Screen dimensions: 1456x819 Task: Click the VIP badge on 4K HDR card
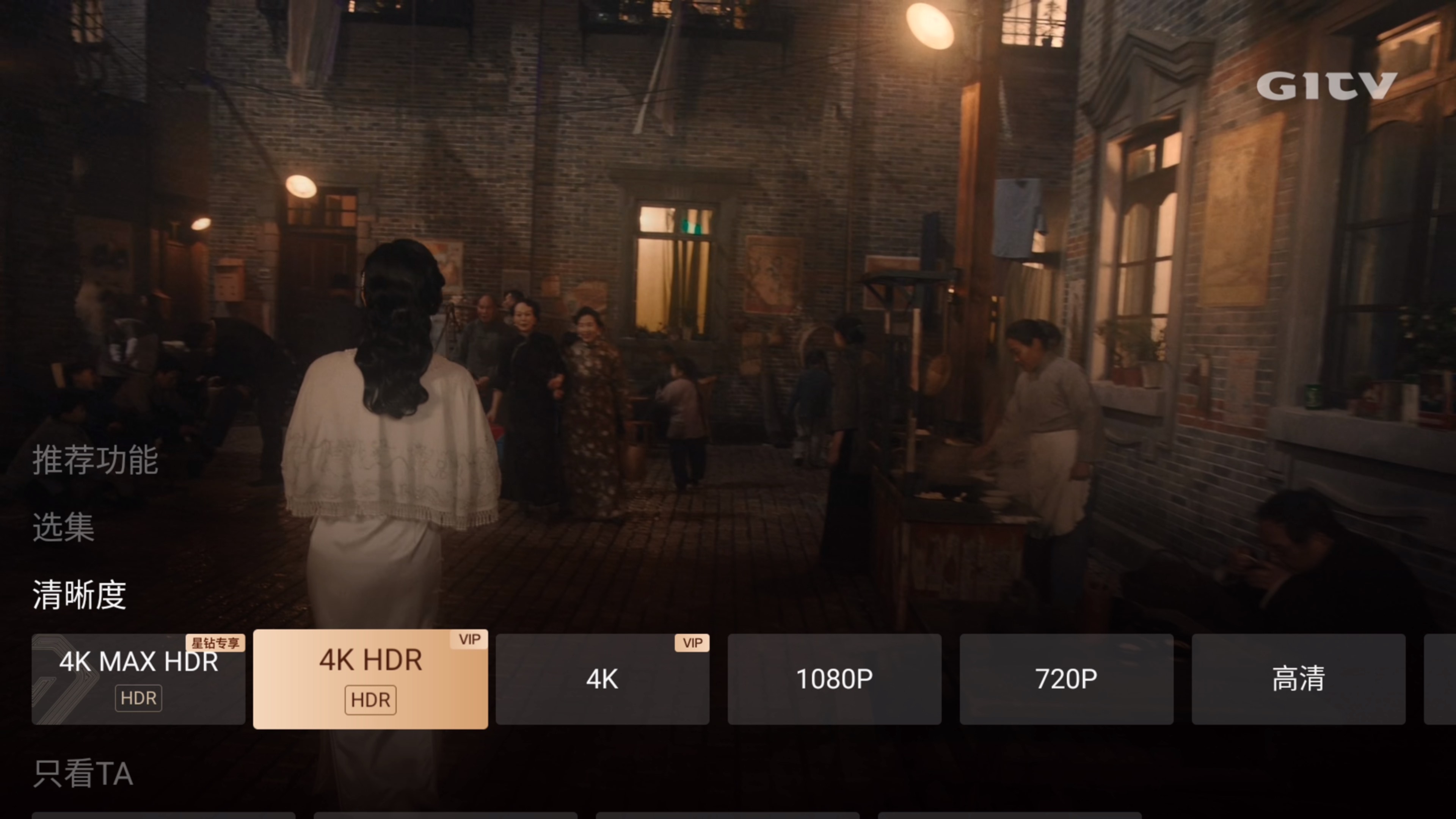(x=470, y=639)
